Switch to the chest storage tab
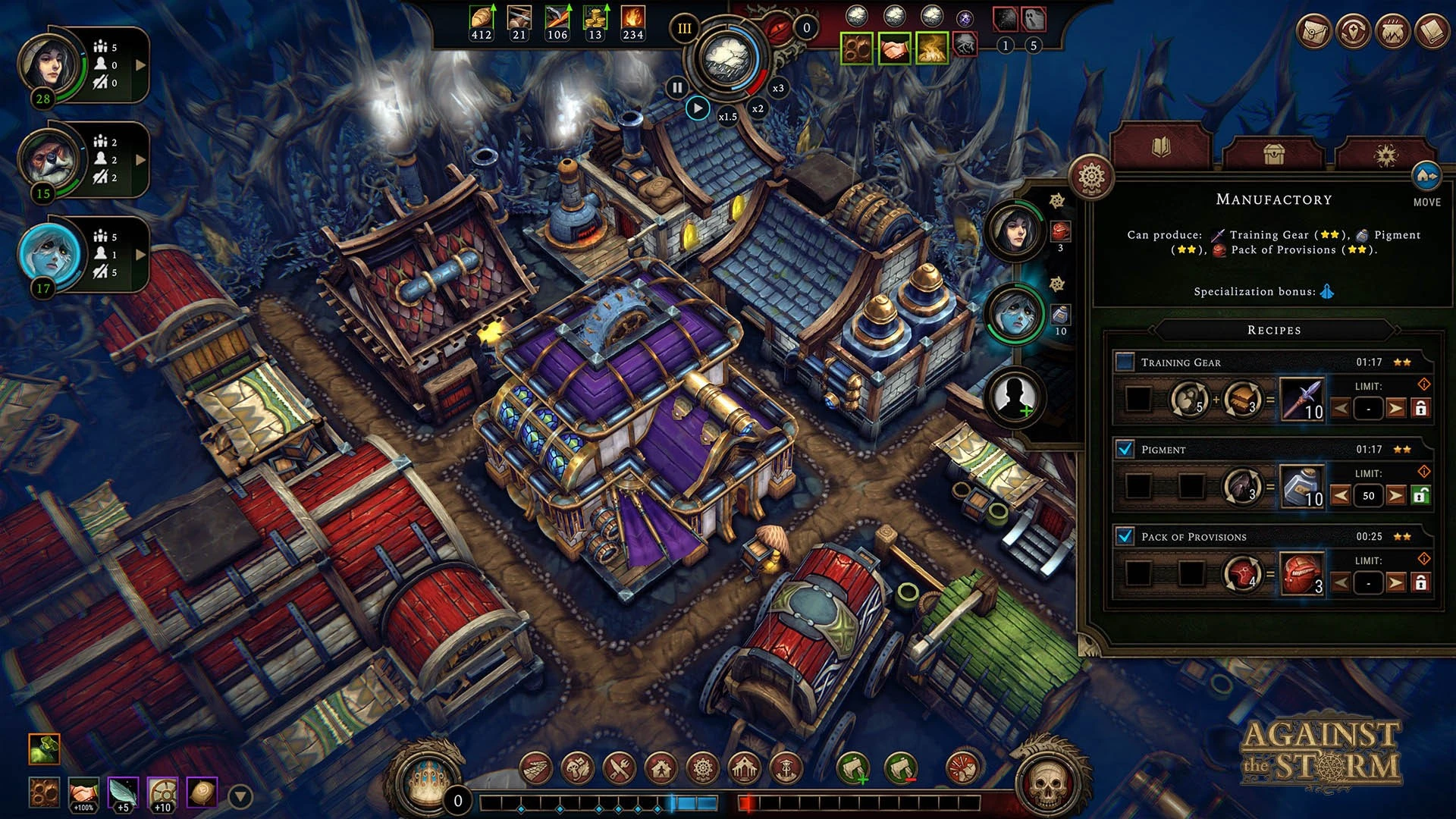This screenshot has height=819, width=1456. (x=1273, y=155)
